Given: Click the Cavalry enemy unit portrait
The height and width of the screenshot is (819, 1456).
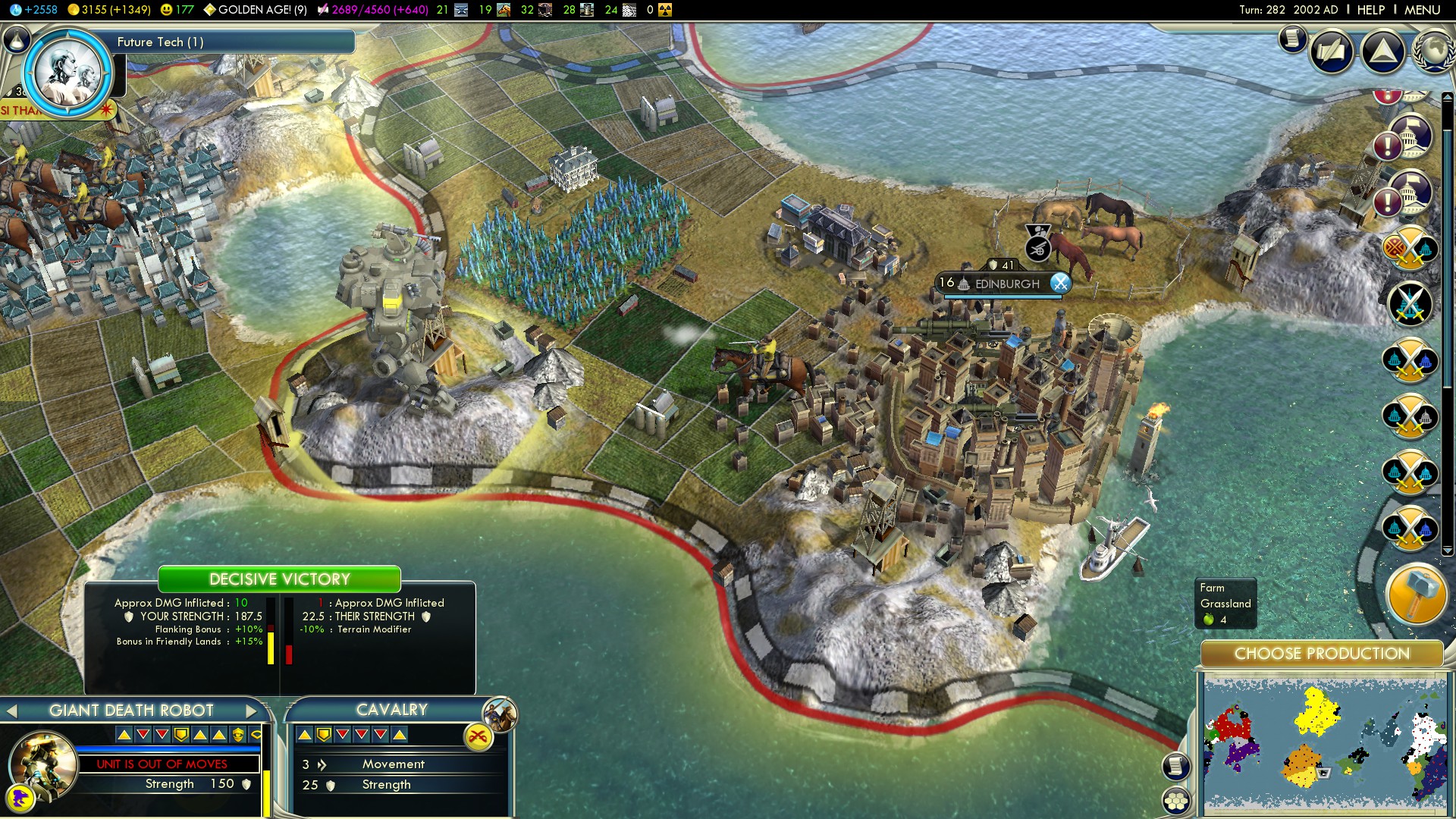Looking at the screenshot, I should pos(500,714).
